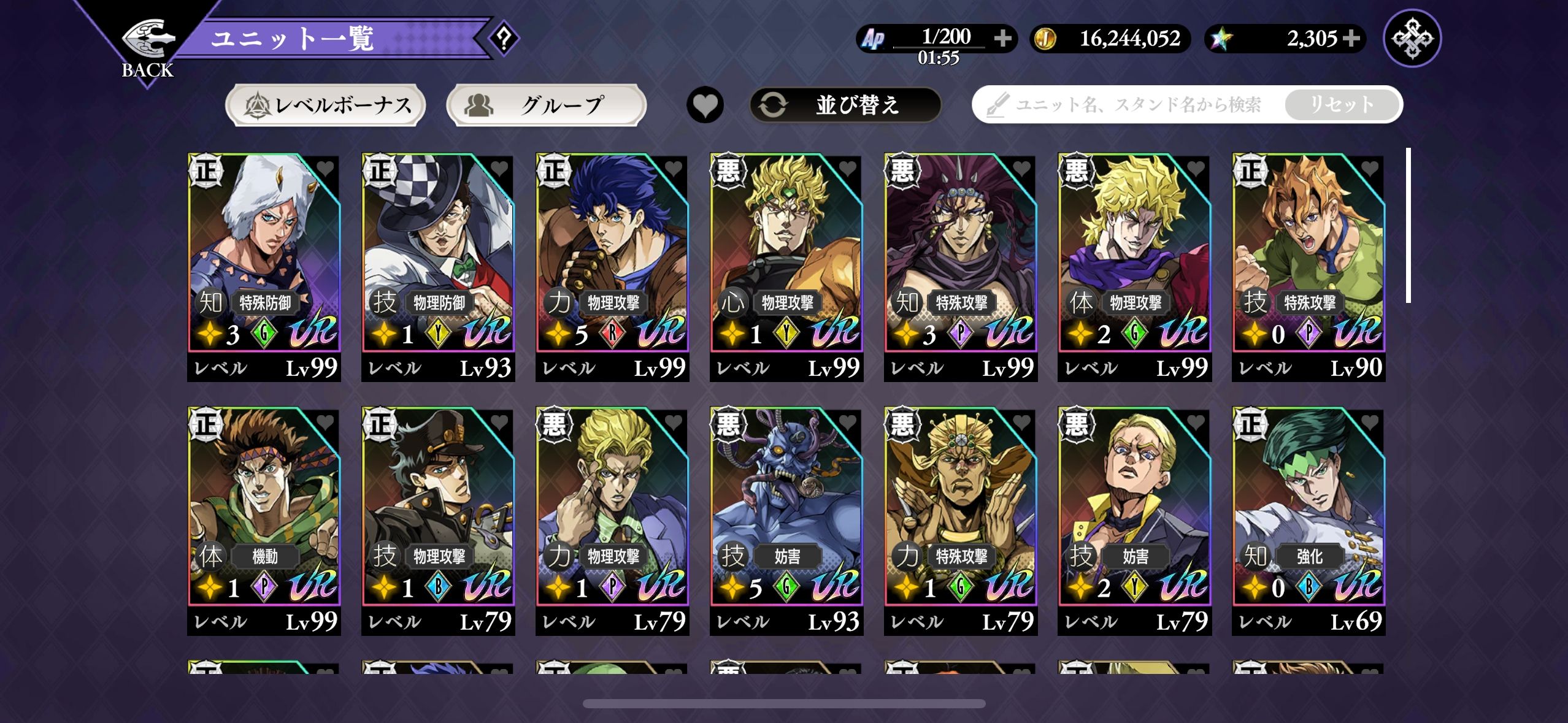Screen dimensions: 1568x723
Task: Select the white-haired Lv99 特殊防御 unit card
Action: 264,258
